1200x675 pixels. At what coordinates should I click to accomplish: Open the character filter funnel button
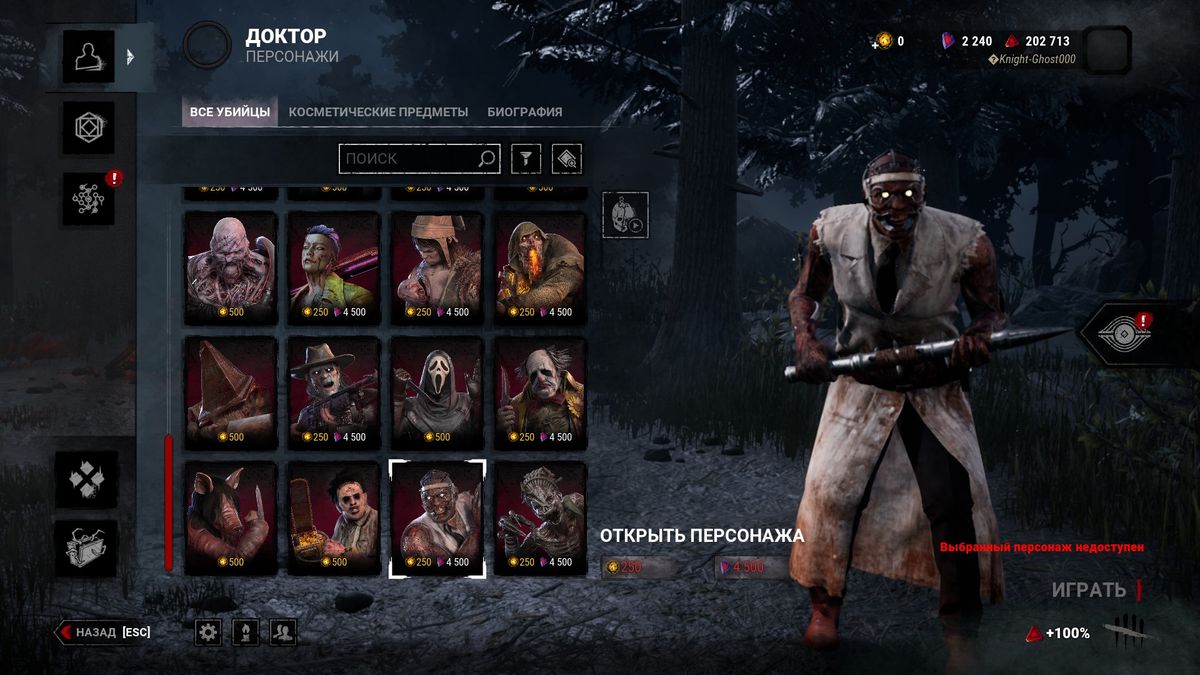tap(526, 158)
